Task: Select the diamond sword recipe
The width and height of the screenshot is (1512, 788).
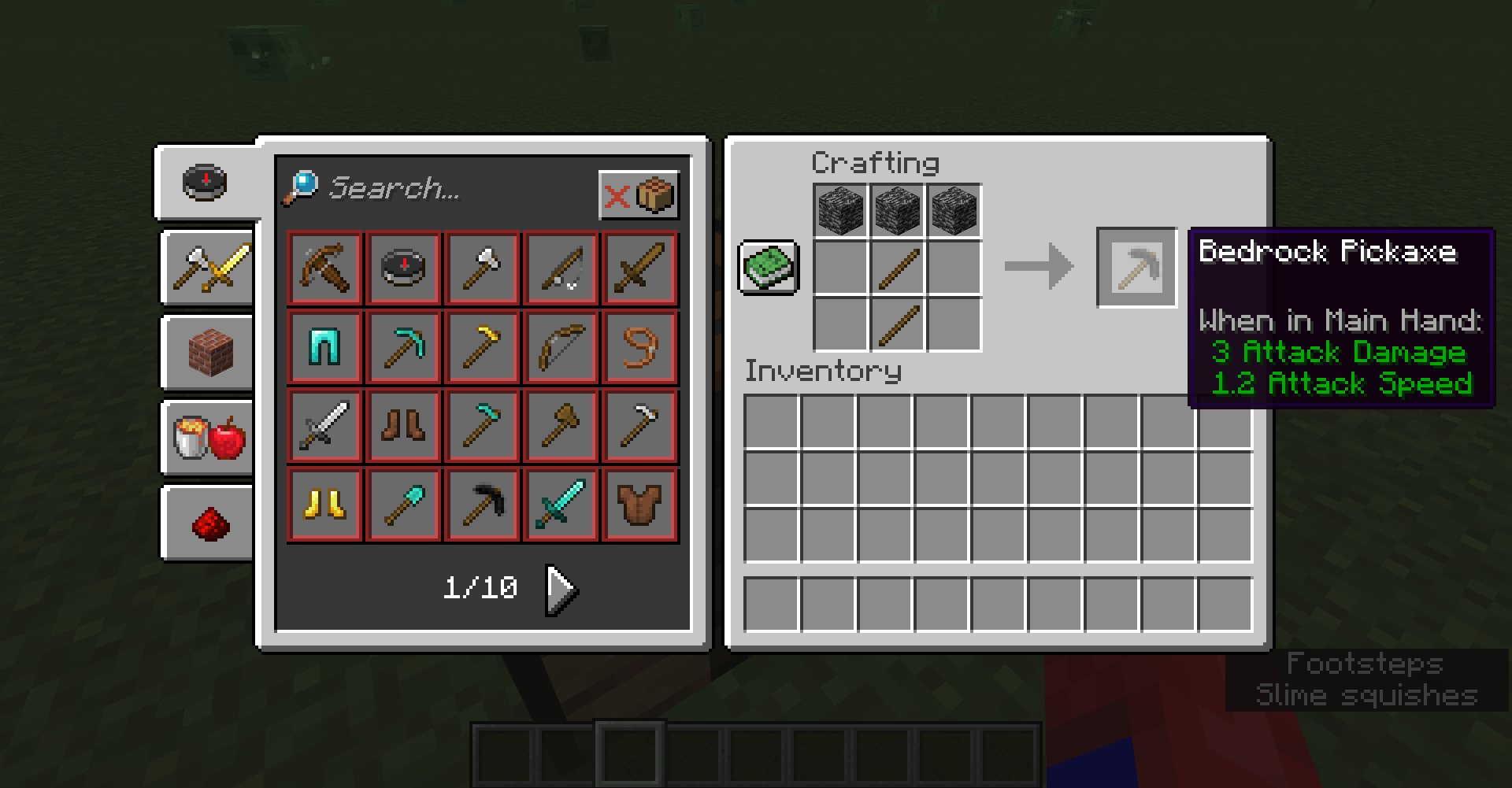Action: [561, 505]
